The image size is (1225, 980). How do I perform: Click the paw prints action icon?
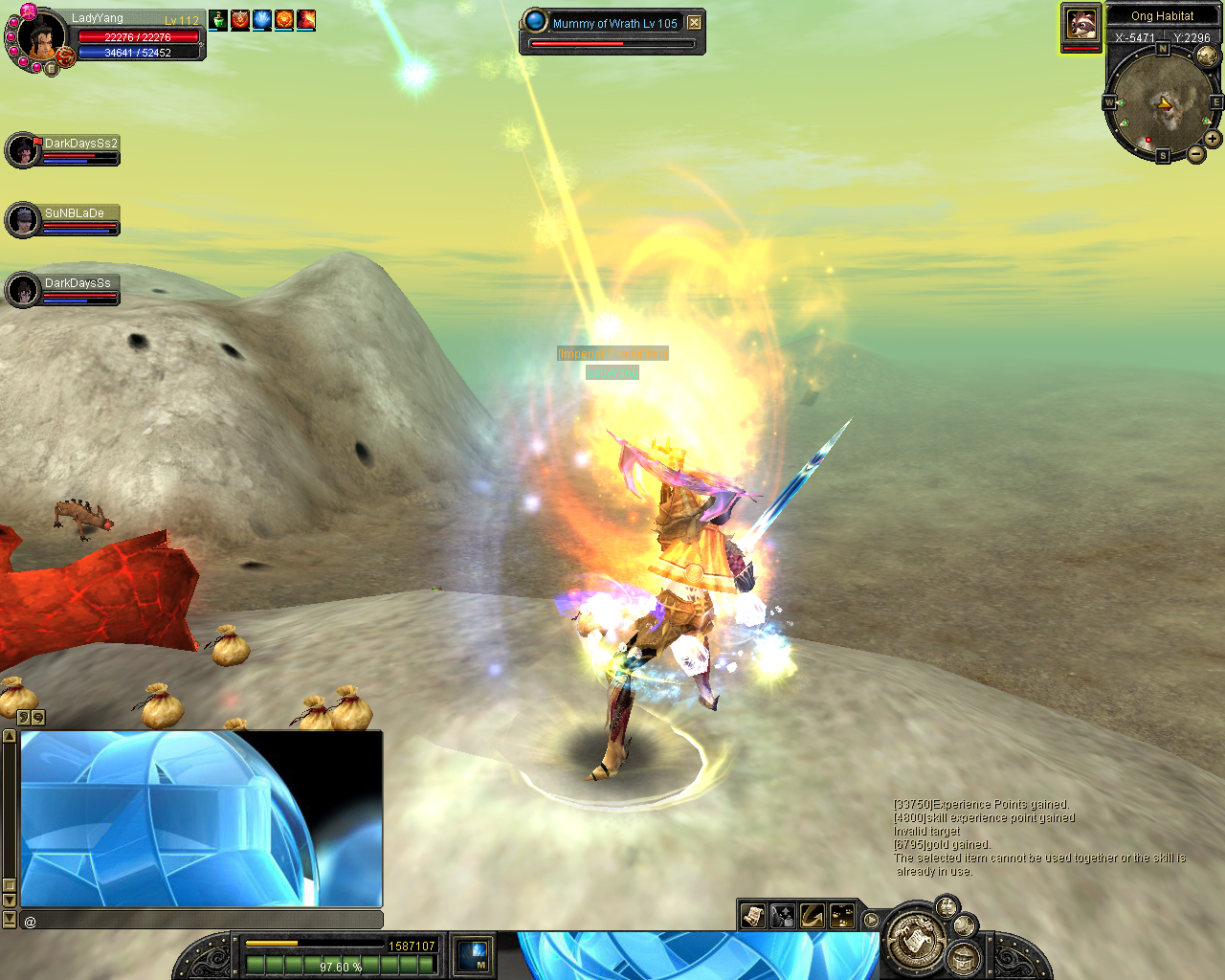coord(842,916)
